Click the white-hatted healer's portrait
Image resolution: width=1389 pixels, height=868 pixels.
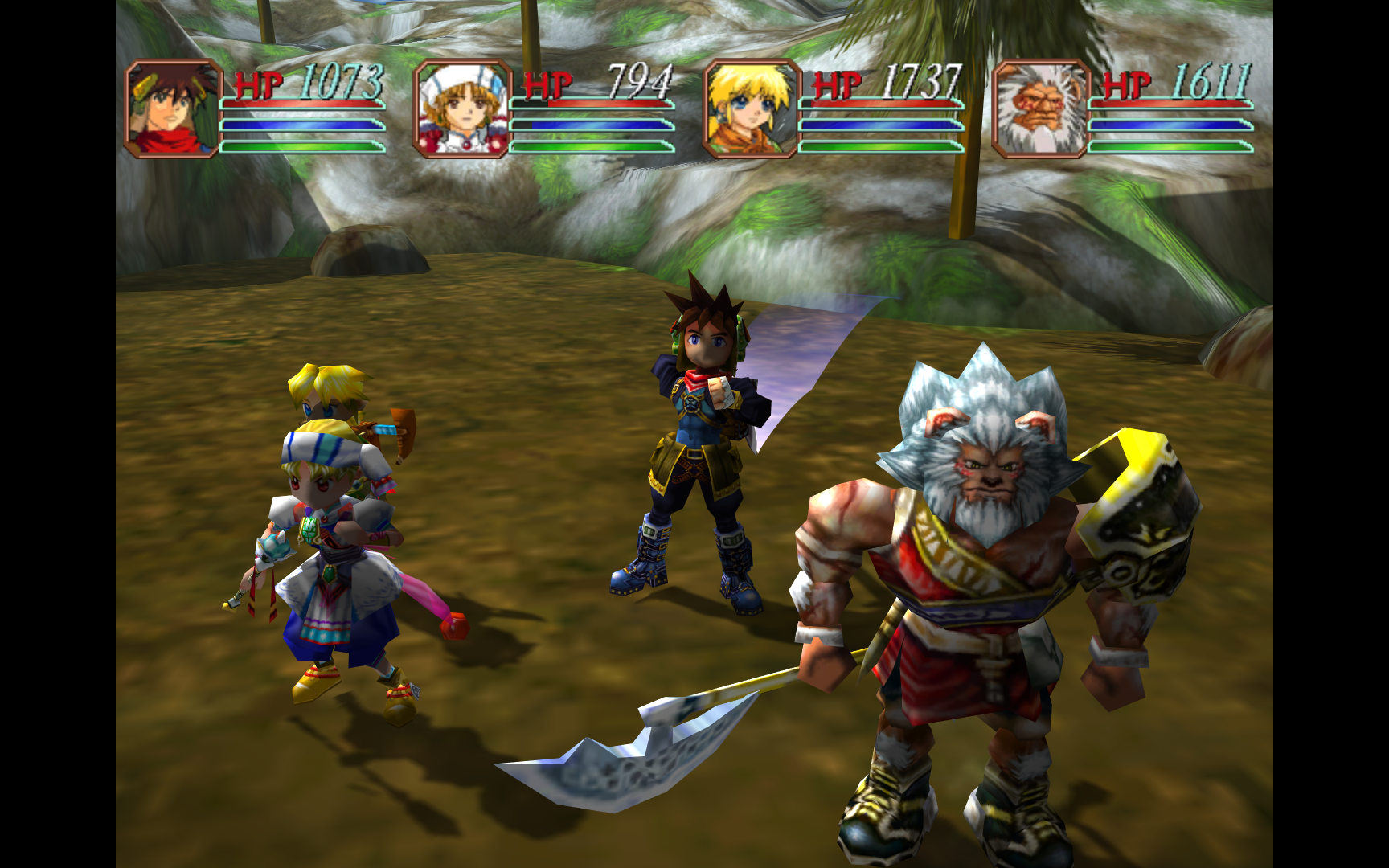tap(462, 108)
